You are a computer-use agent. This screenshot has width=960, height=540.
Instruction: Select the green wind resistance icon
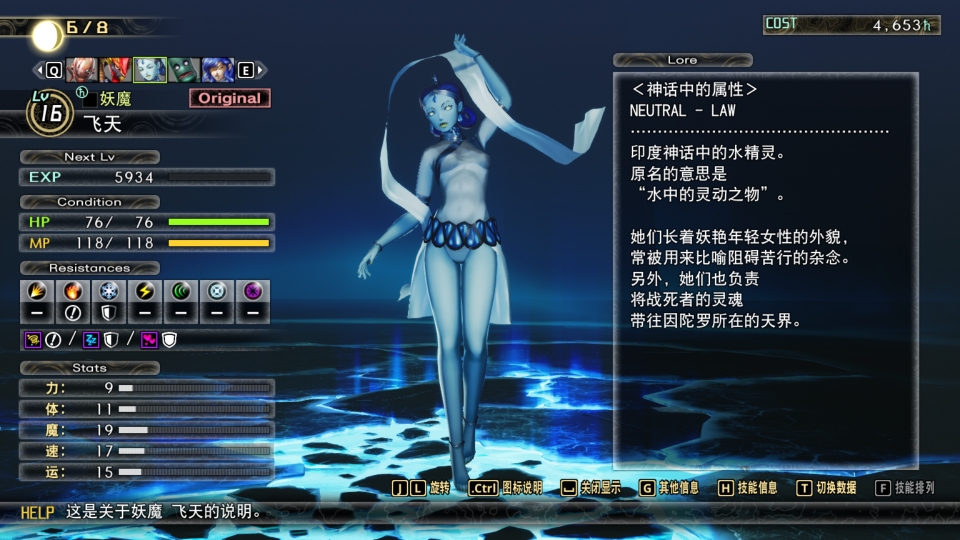[x=180, y=292]
